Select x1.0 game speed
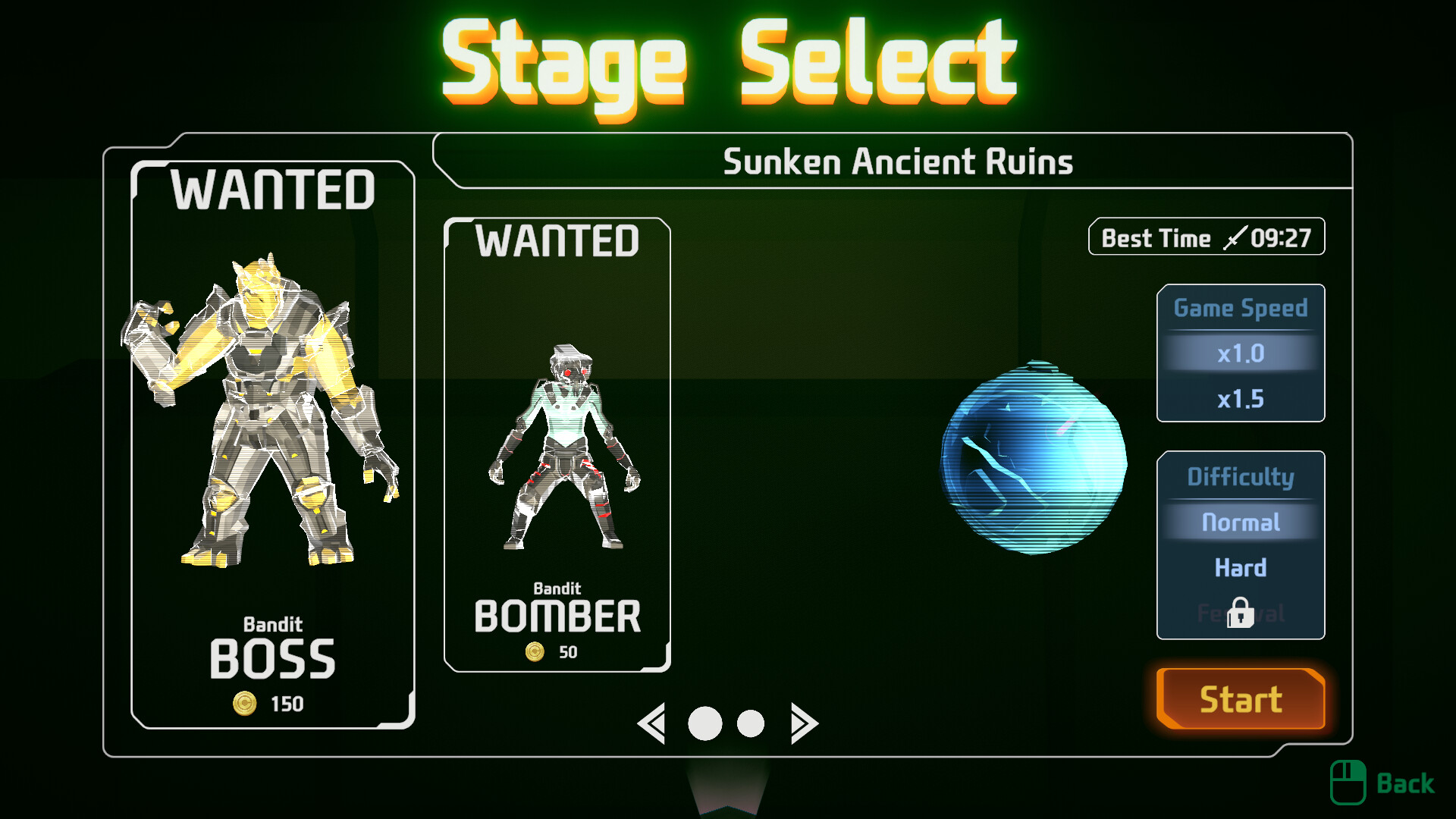Screen dimensions: 1456x819 [1241, 353]
